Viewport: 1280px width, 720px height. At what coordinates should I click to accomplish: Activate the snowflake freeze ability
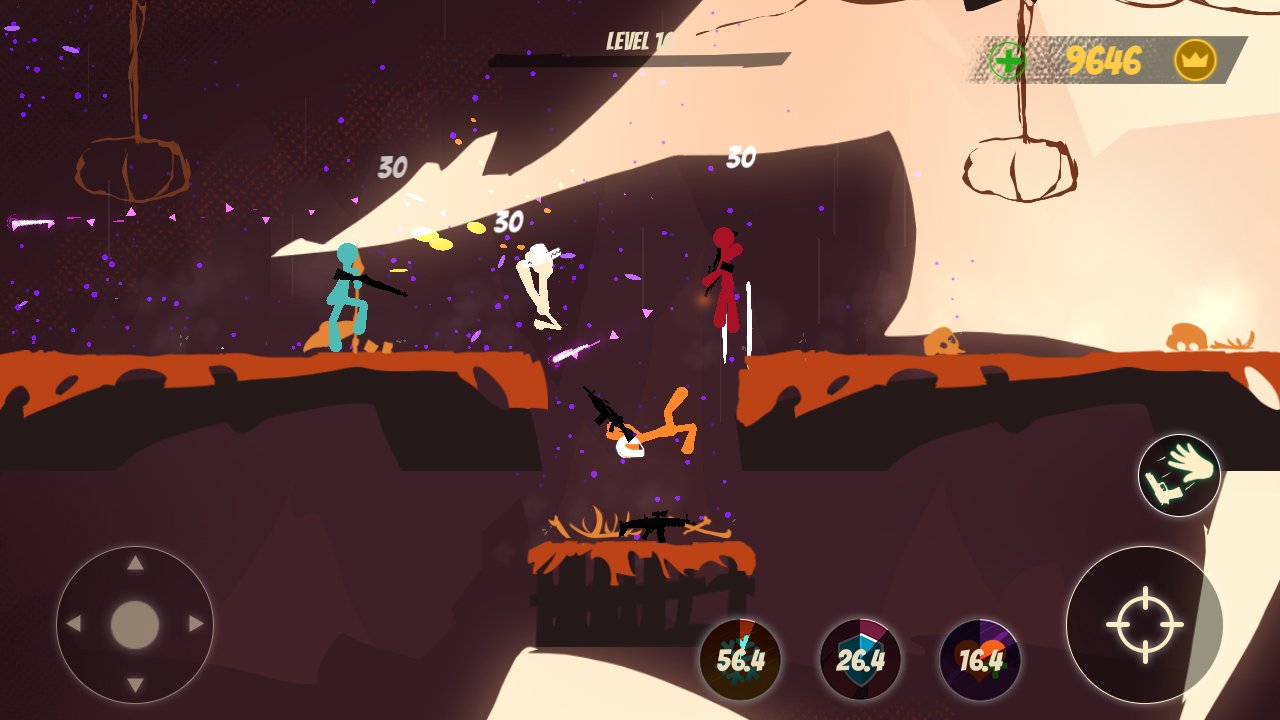coord(740,659)
